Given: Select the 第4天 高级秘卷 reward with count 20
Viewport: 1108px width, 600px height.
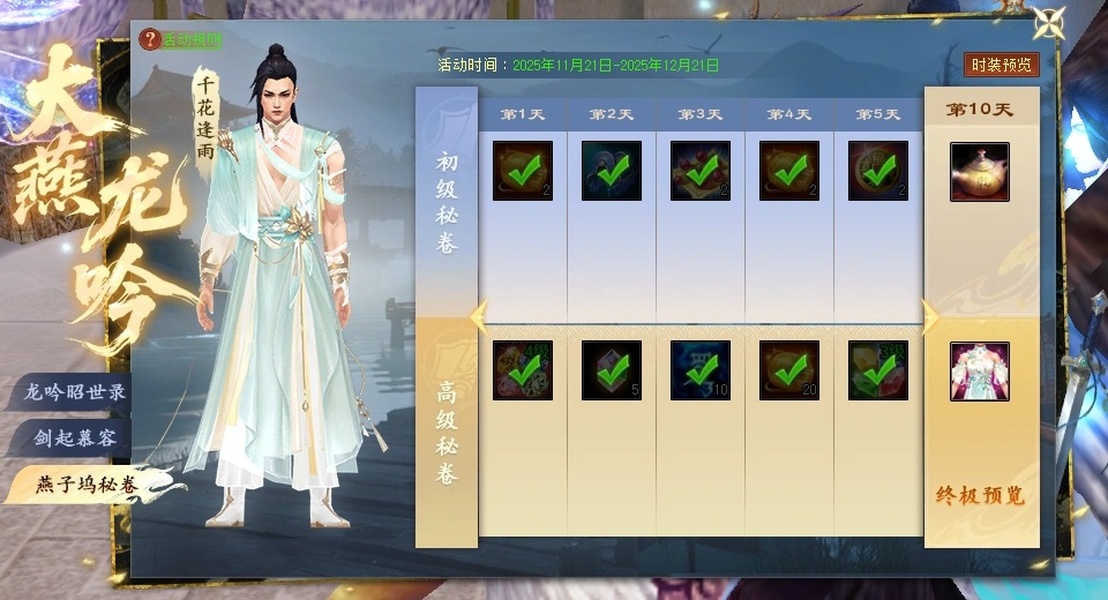Looking at the screenshot, I should coord(789,370).
